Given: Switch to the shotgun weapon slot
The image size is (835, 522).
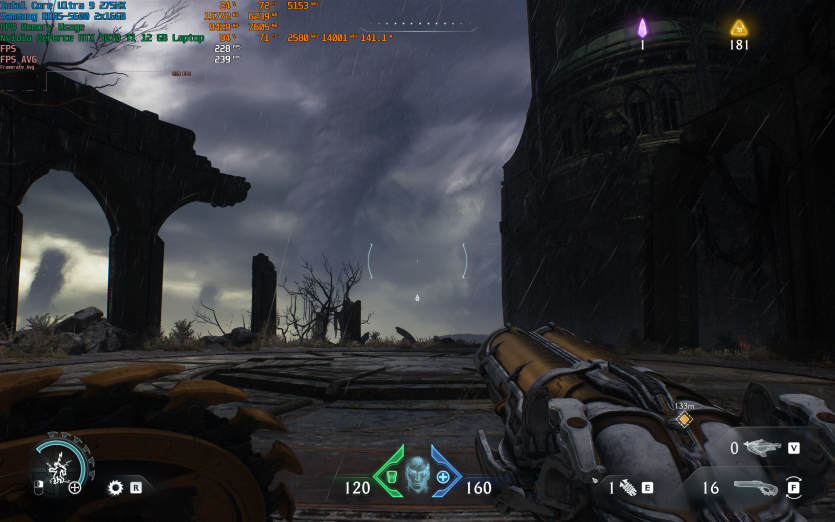Looking at the screenshot, I should coord(755,488).
